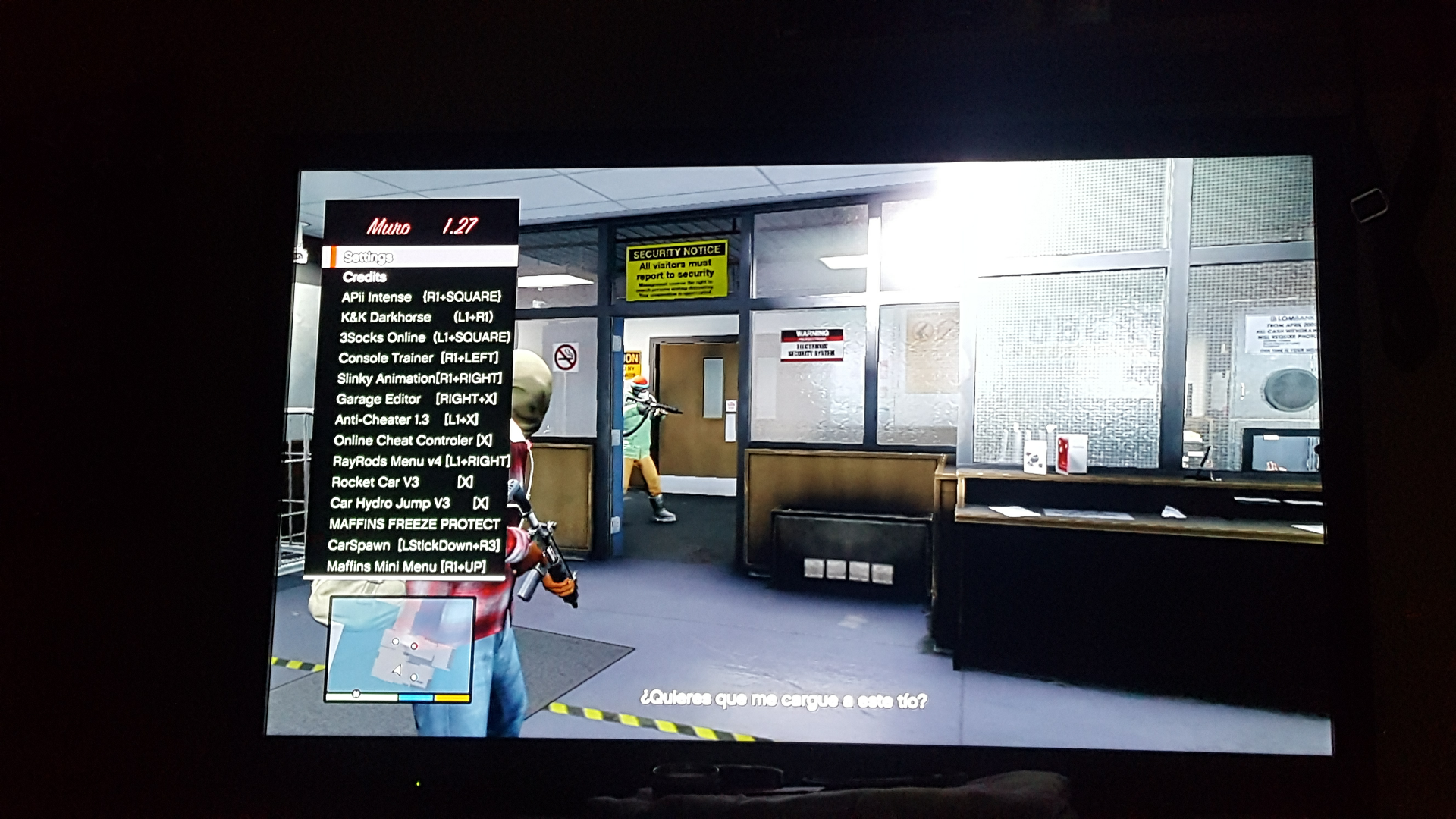1456x819 pixels.
Task: Select the Credits entry
Action: click(x=365, y=277)
